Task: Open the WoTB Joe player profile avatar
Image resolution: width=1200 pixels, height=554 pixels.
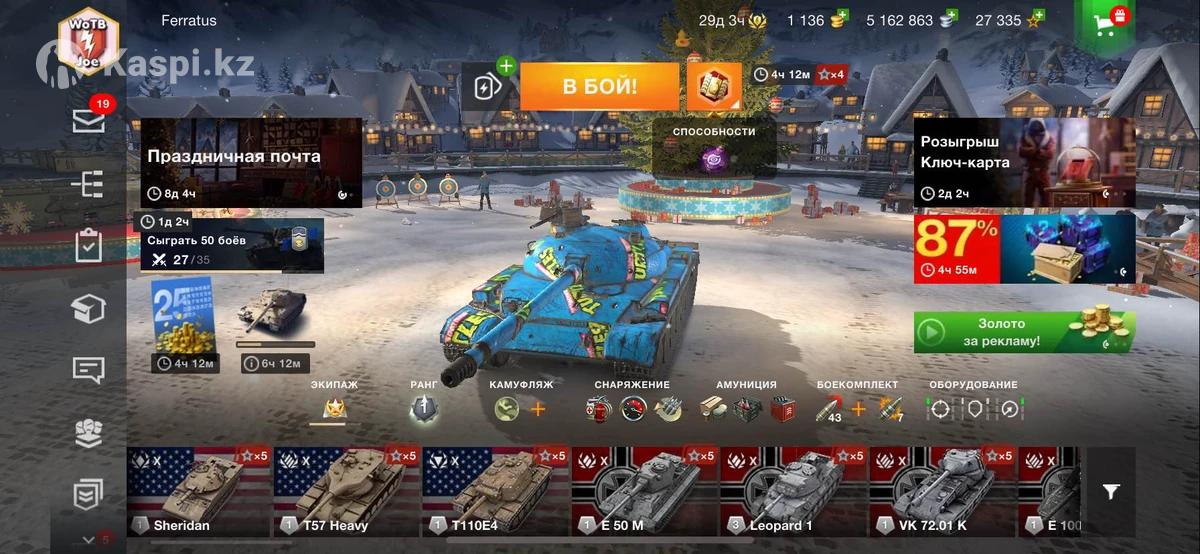Action: [x=88, y=41]
